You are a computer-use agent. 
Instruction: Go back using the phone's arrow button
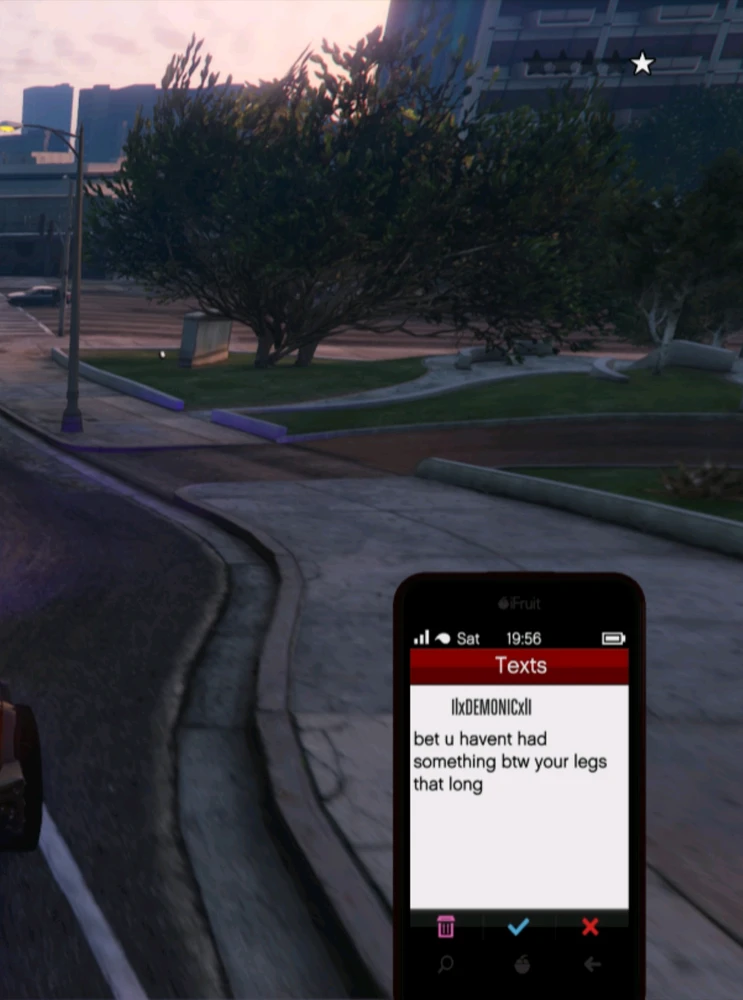pyautogui.click(x=592, y=965)
